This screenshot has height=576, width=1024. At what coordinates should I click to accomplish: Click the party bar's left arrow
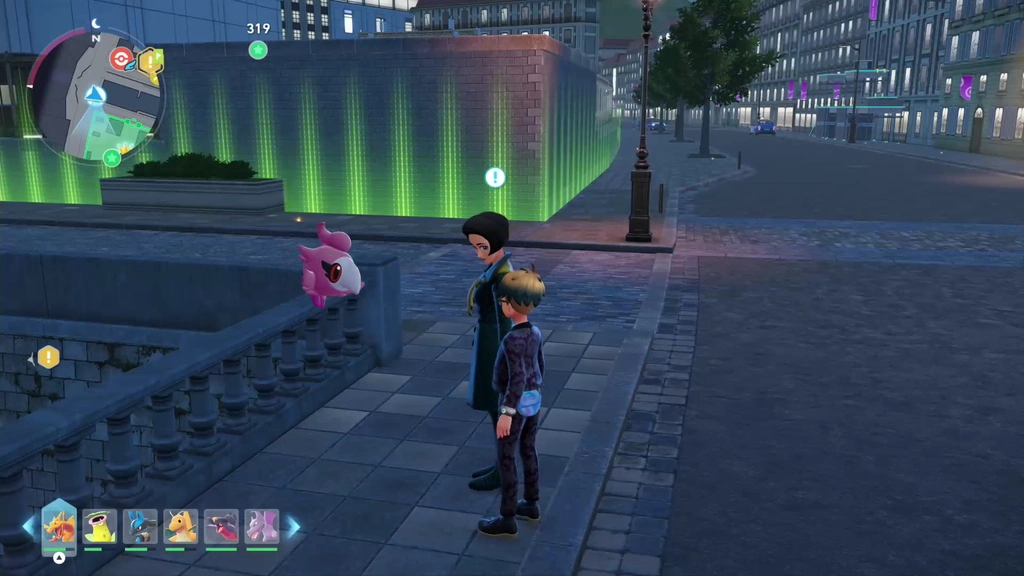pyautogui.click(x=28, y=526)
